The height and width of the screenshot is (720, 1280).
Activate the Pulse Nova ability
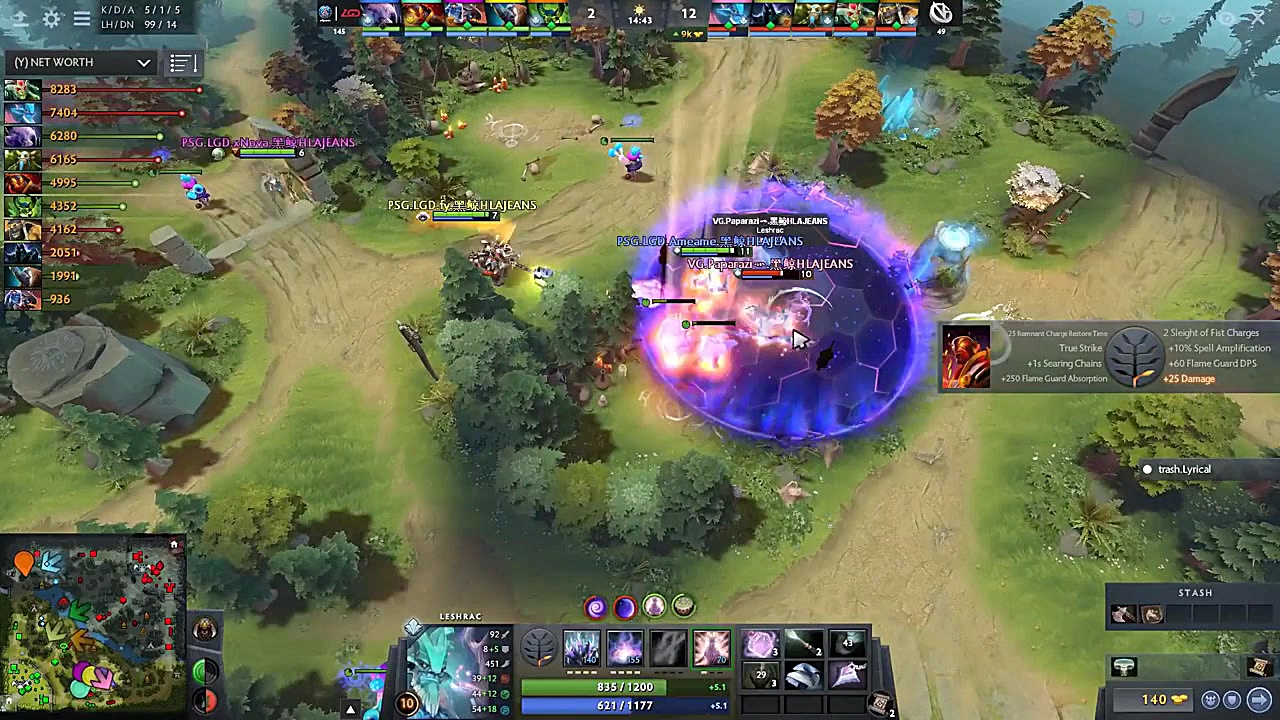711,650
